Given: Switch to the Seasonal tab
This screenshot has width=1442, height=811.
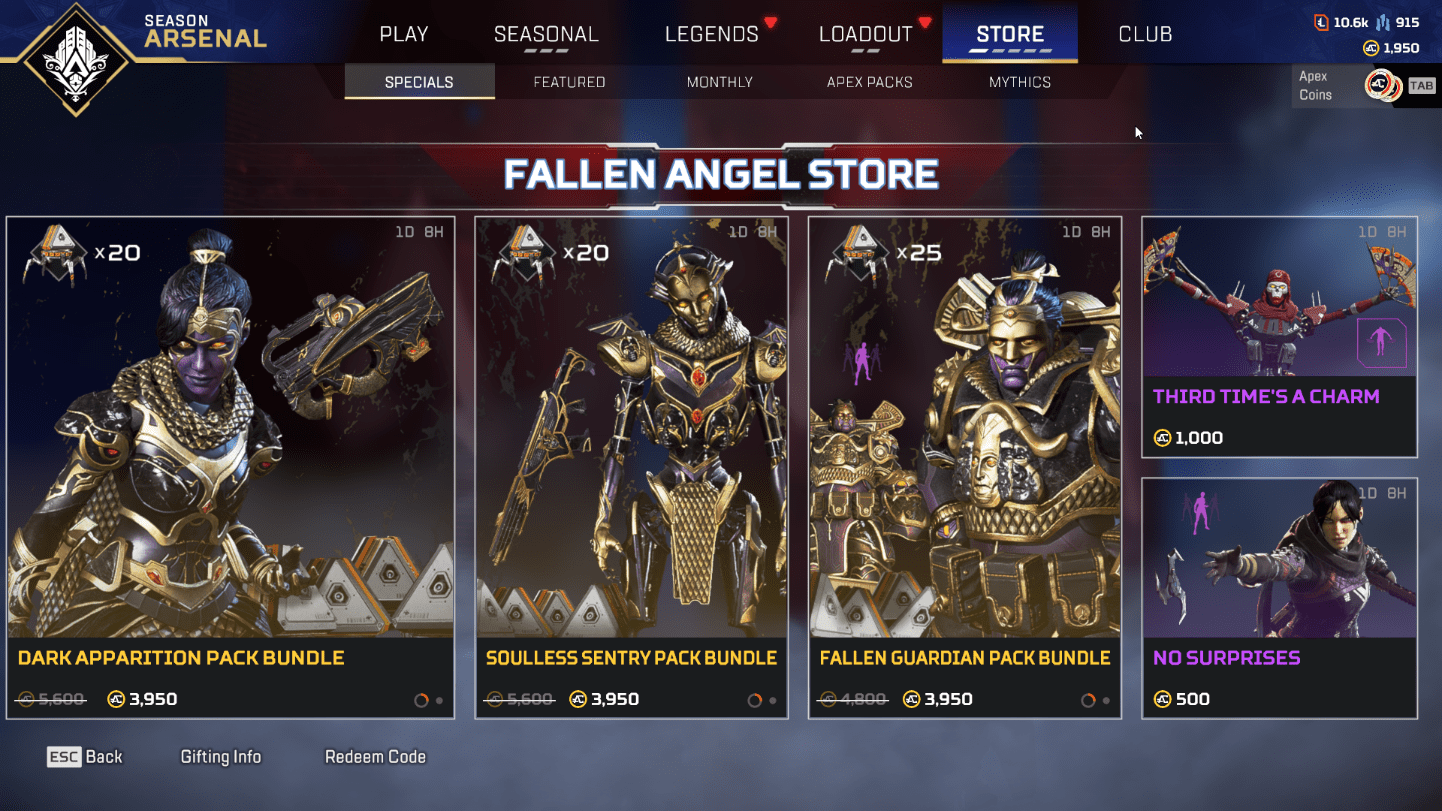Looking at the screenshot, I should click(546, 34).
